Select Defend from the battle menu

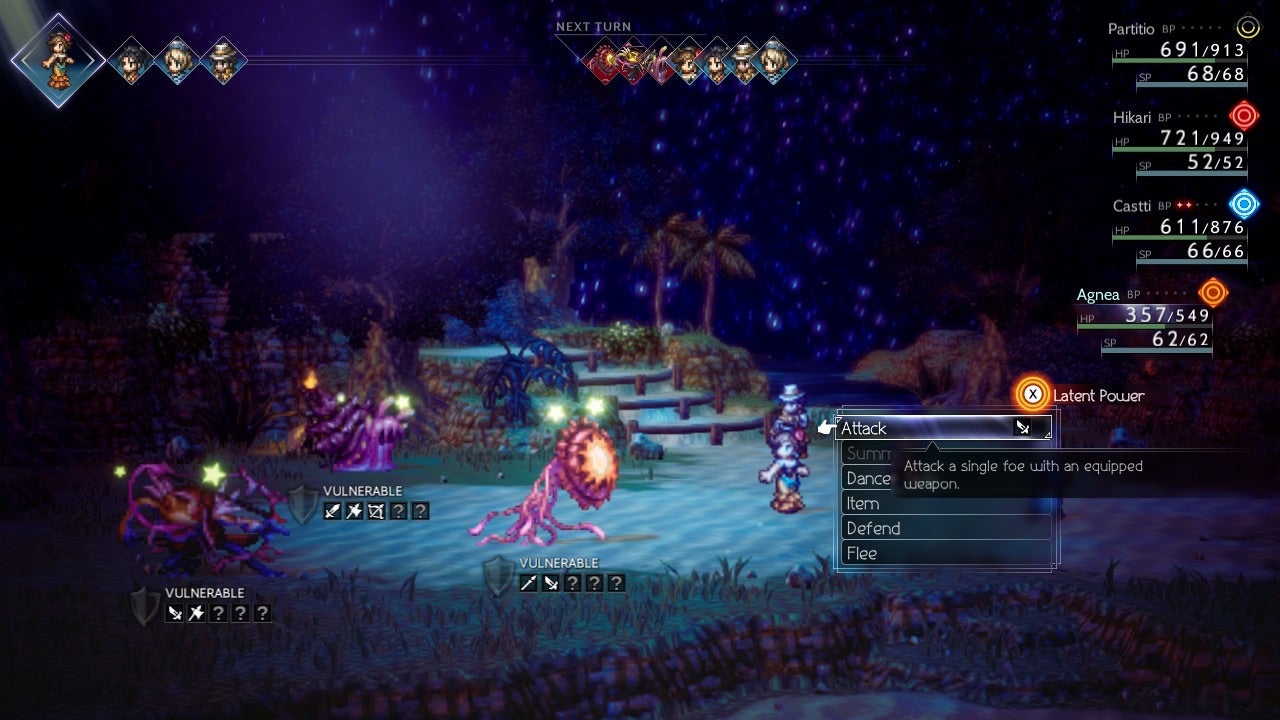click(874, 528)
